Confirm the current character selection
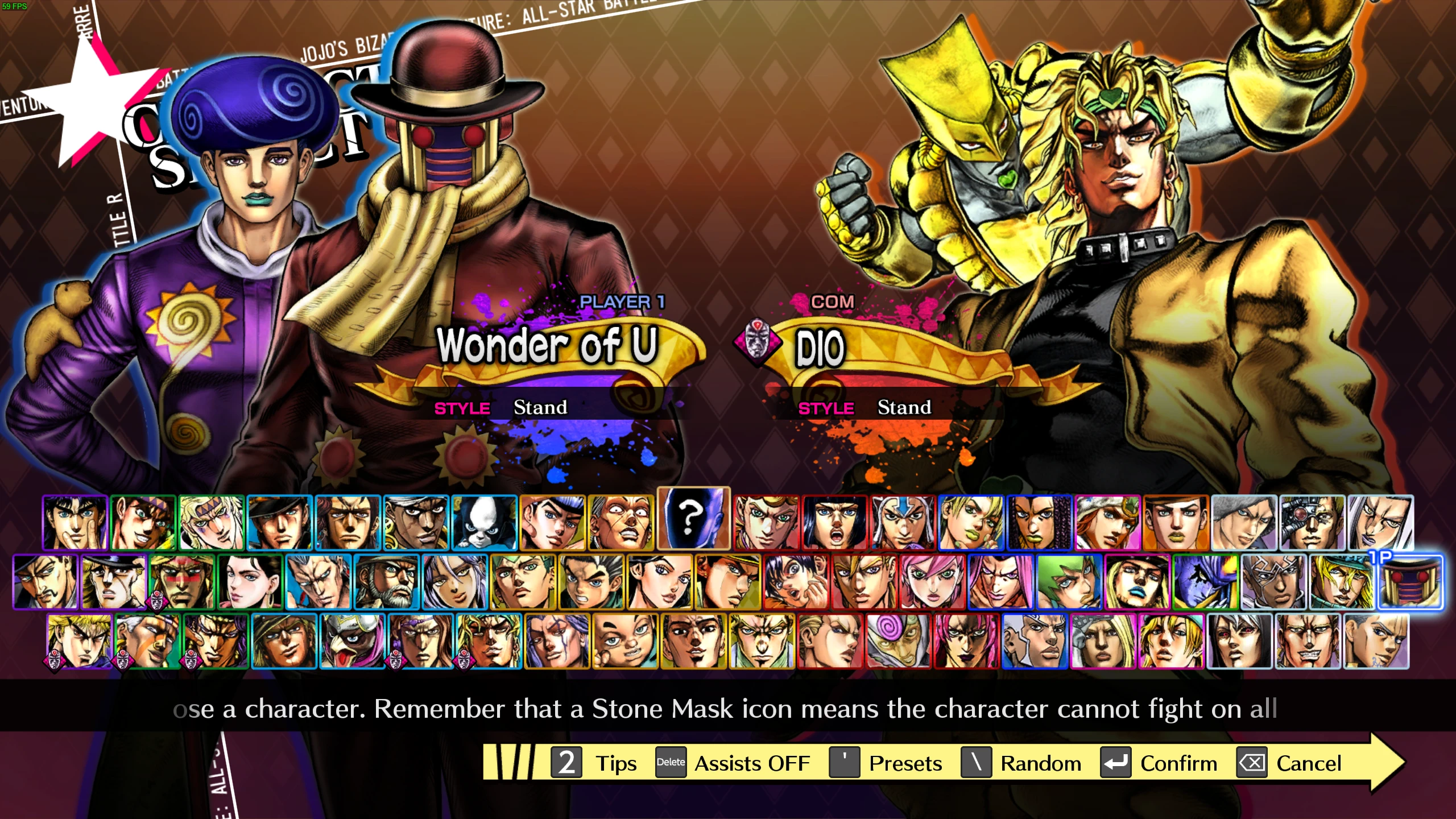 tap(1177, 763)
